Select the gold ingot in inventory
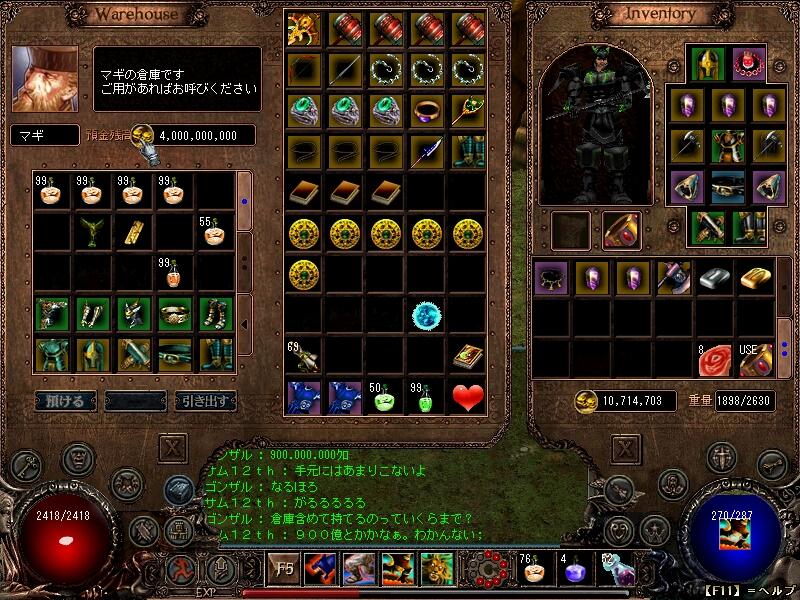The width and height of the screenshot is (800, 600). pyautogui.click(x=756, y=279)
